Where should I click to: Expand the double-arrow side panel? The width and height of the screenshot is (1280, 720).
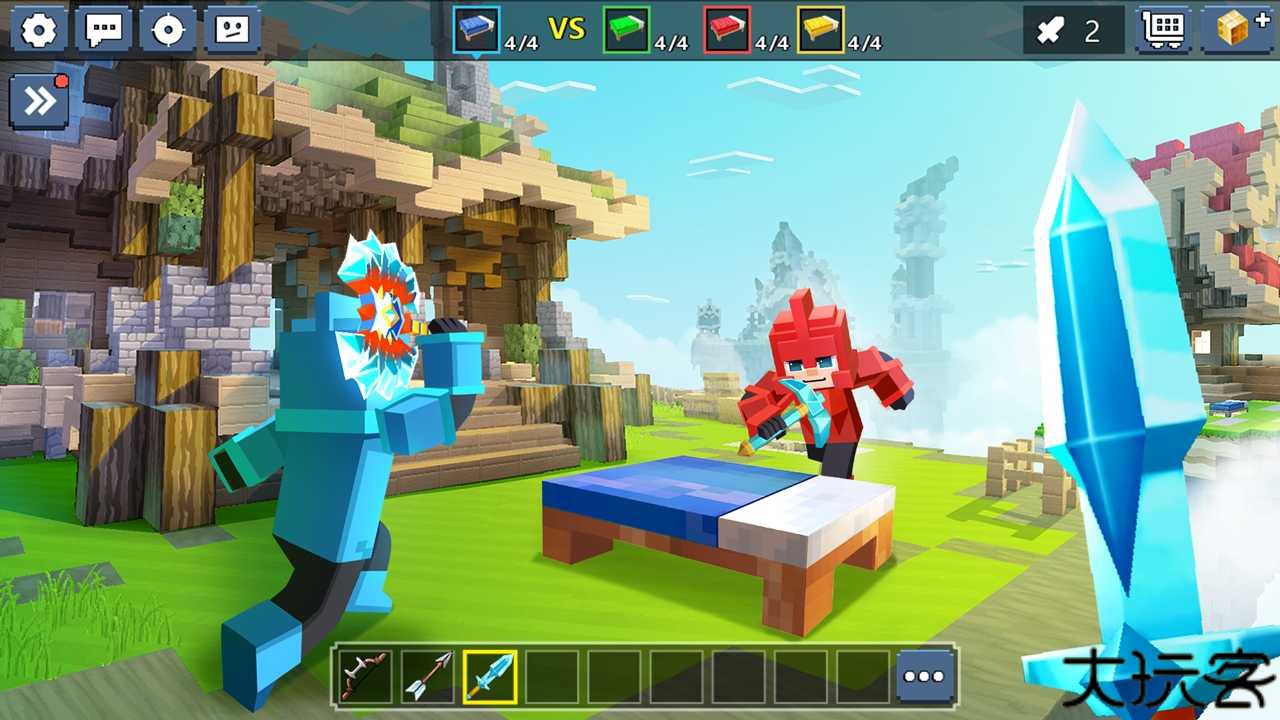tap(39, 101)
